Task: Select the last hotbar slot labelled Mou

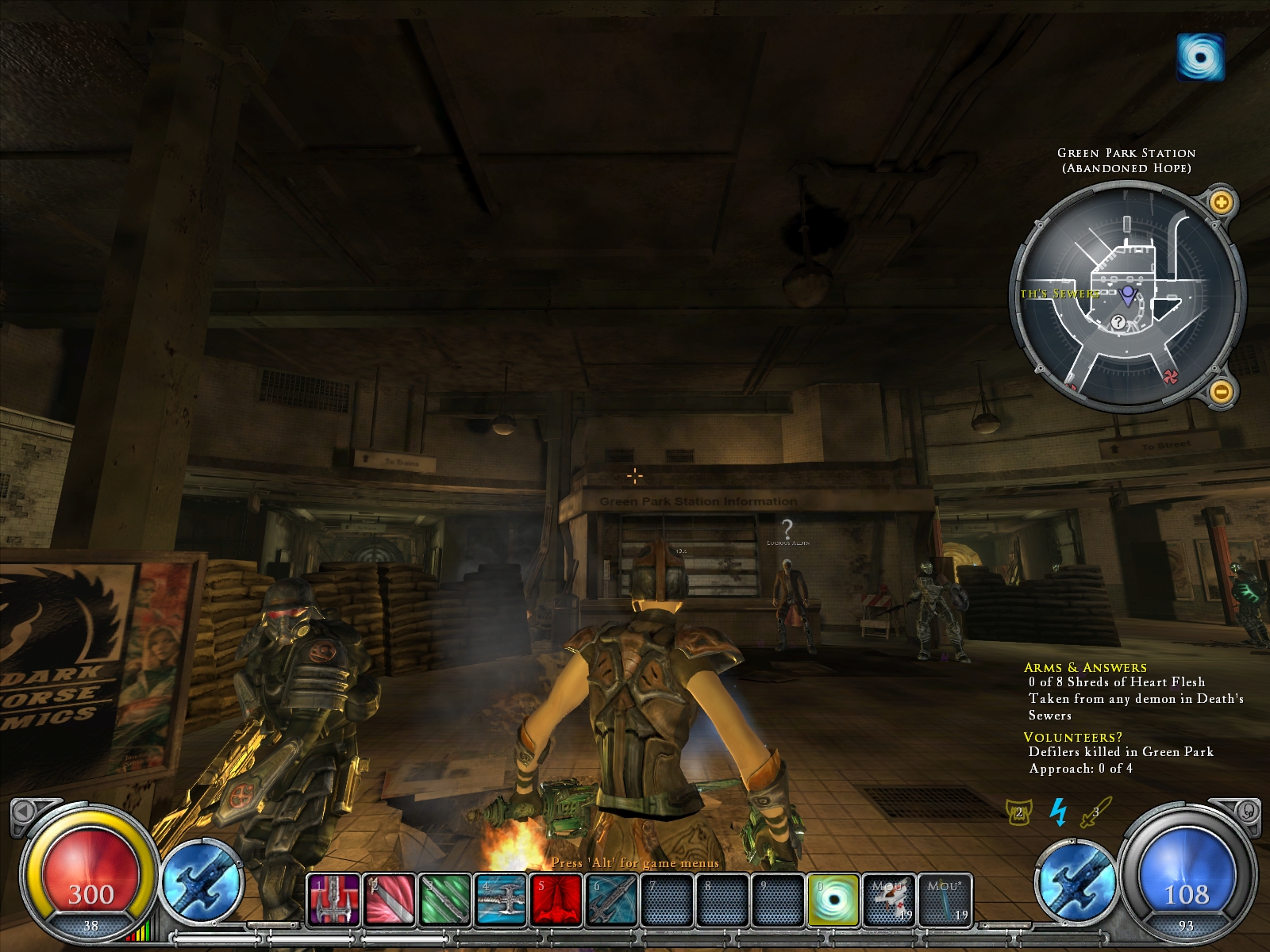Action: pyautogui.click(x=945, y=900)
